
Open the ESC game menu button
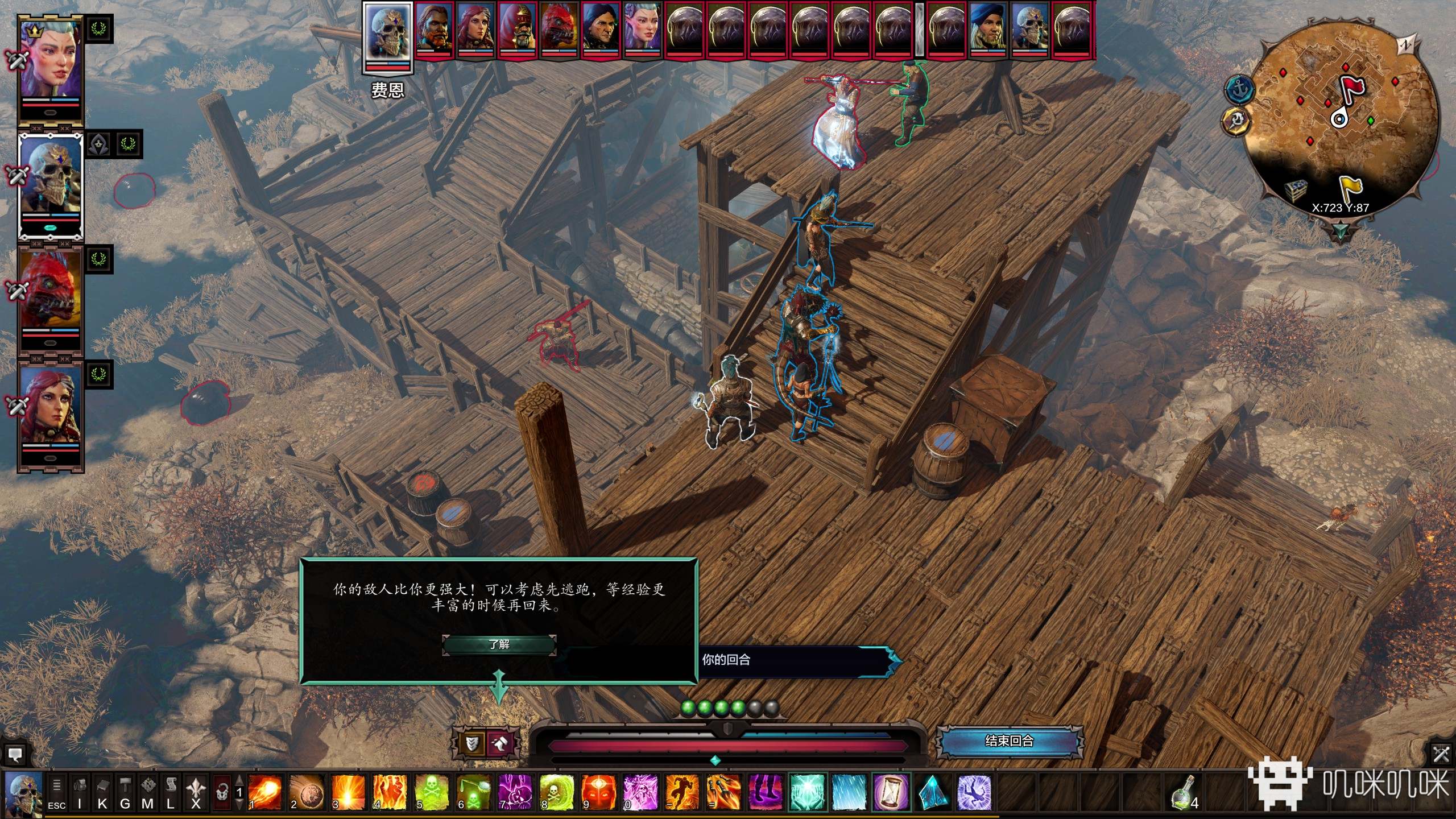(x=56, y=792)
